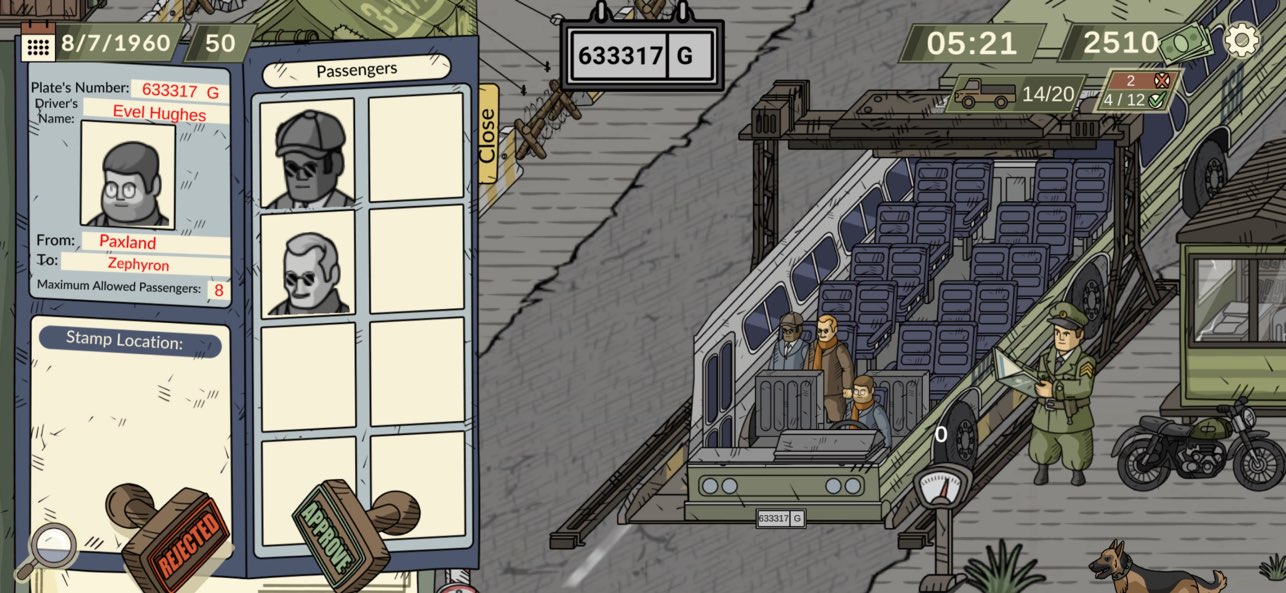Pick up the red Rejected stamp
Screen dimensions: 1286x593
[175, 535]
